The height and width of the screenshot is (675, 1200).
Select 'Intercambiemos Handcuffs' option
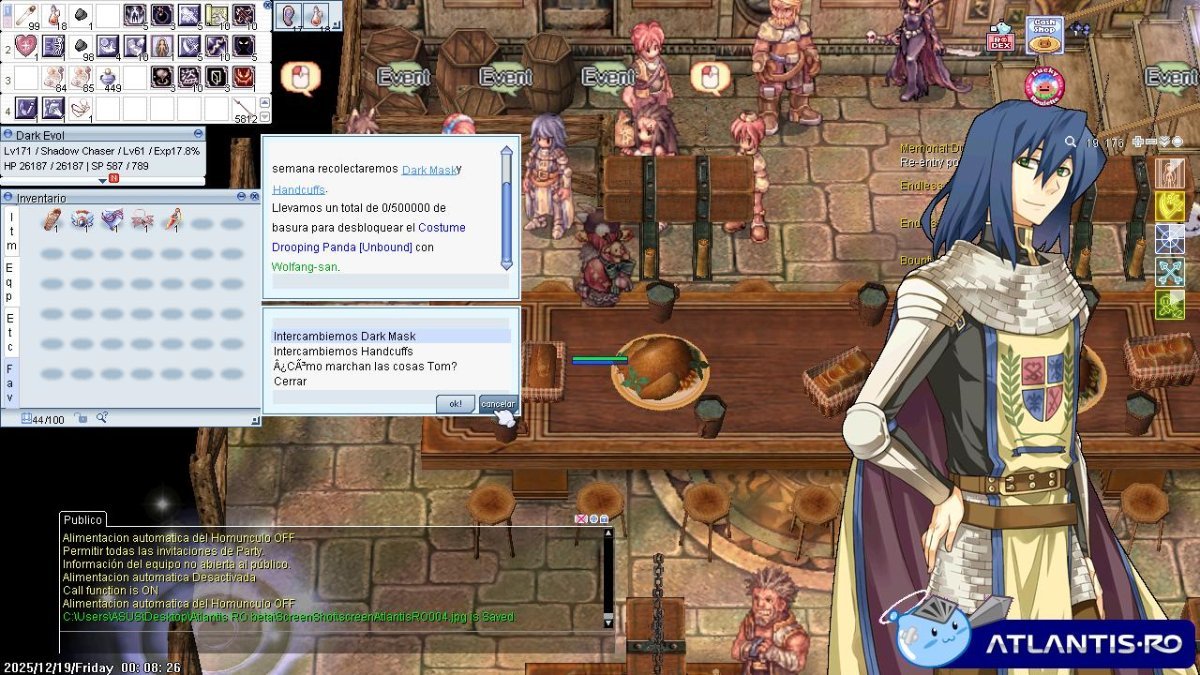(x=343, y=351)
